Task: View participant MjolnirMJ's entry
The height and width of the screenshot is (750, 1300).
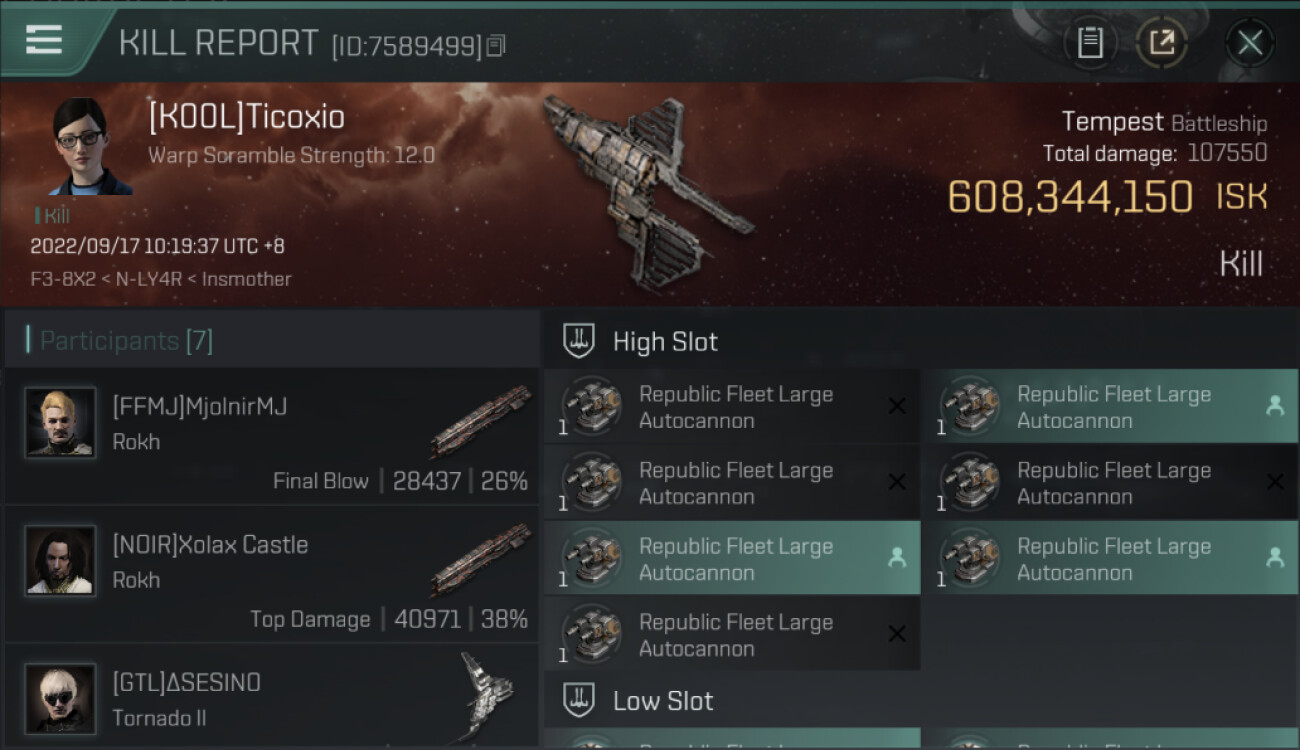Action: click(x=272, y=437)
